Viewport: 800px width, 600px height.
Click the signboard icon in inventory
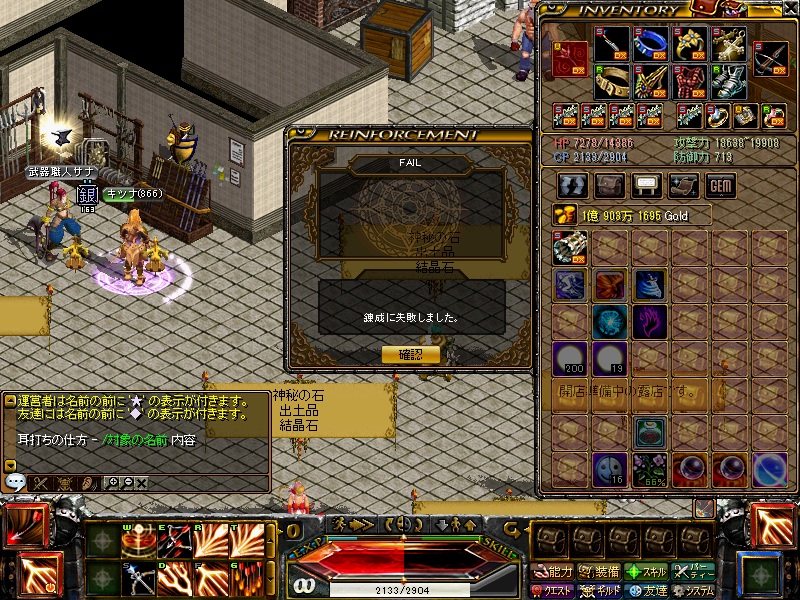[x=647, y=186]
